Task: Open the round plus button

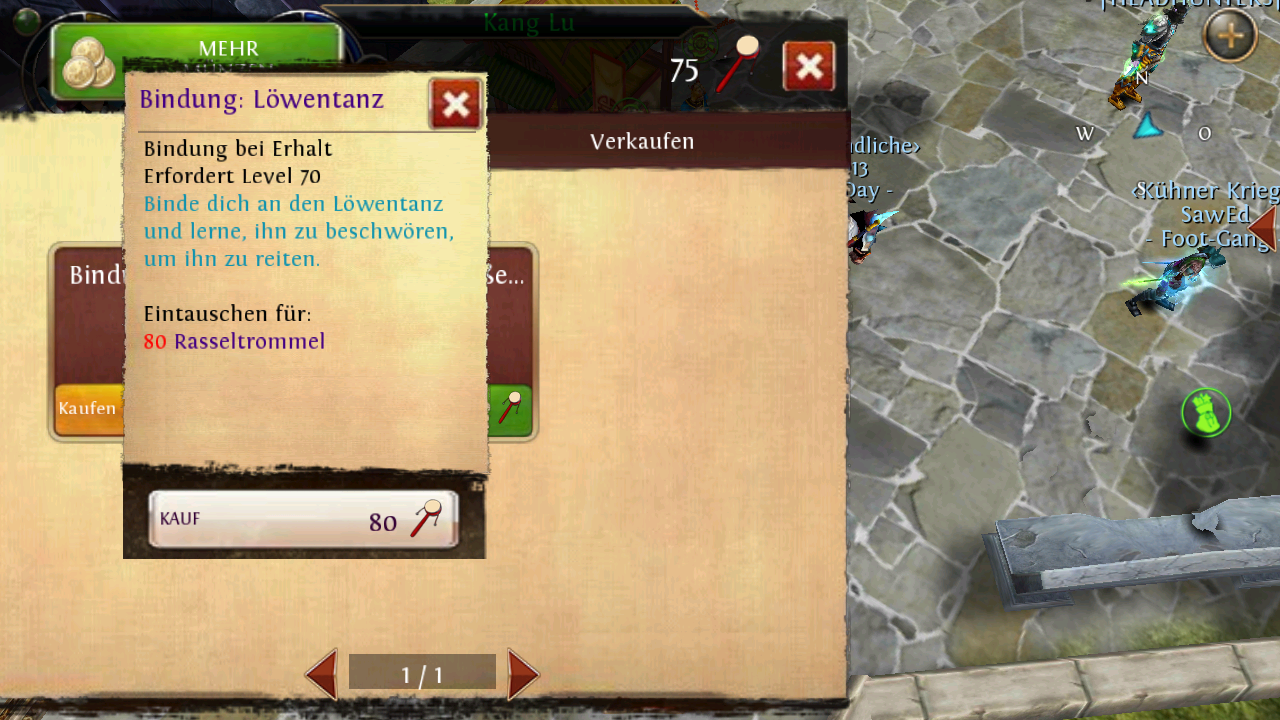Action: click(1229, 37)
